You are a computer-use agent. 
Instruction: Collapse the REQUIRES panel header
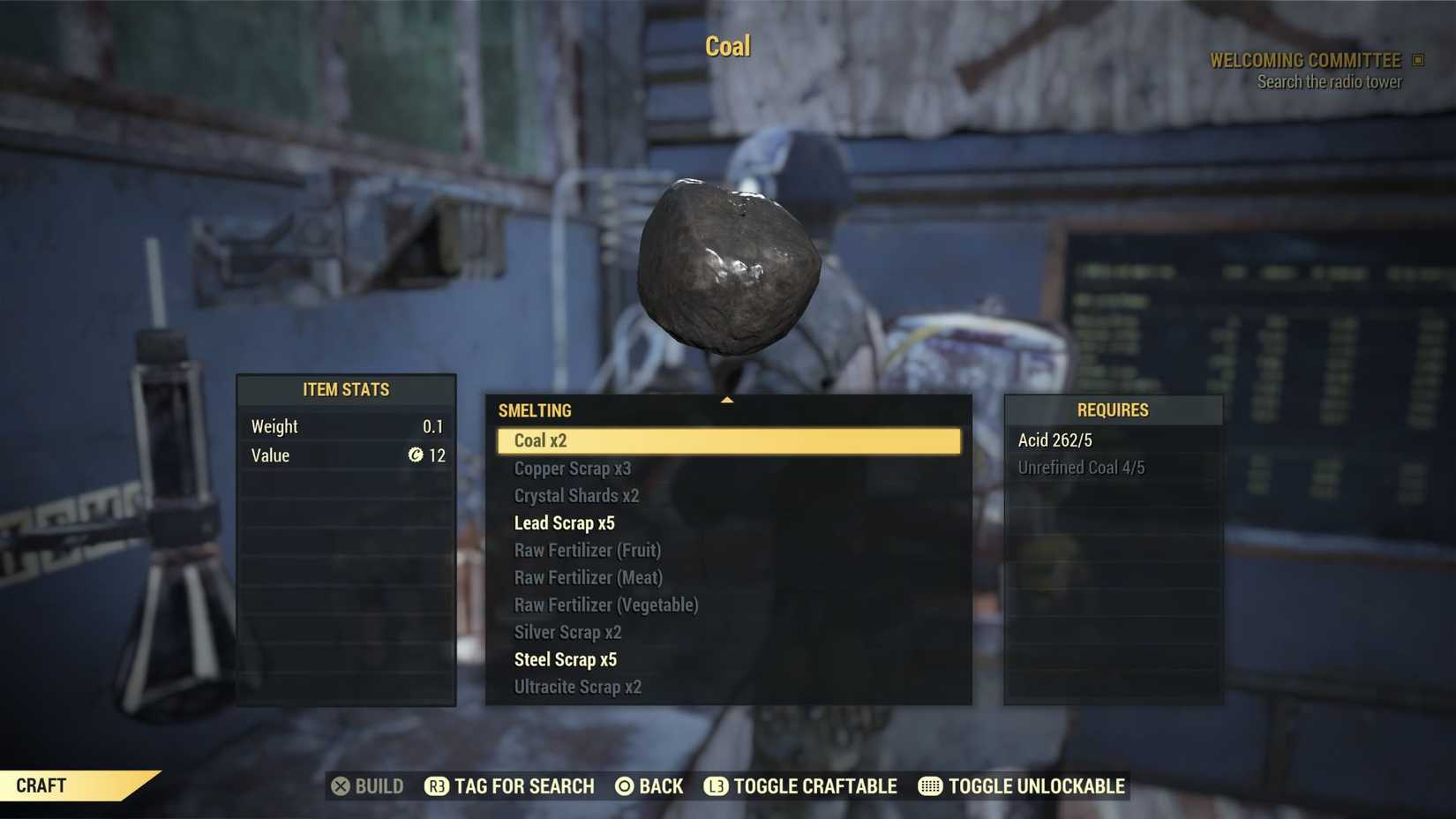(x=1113, y=409)
